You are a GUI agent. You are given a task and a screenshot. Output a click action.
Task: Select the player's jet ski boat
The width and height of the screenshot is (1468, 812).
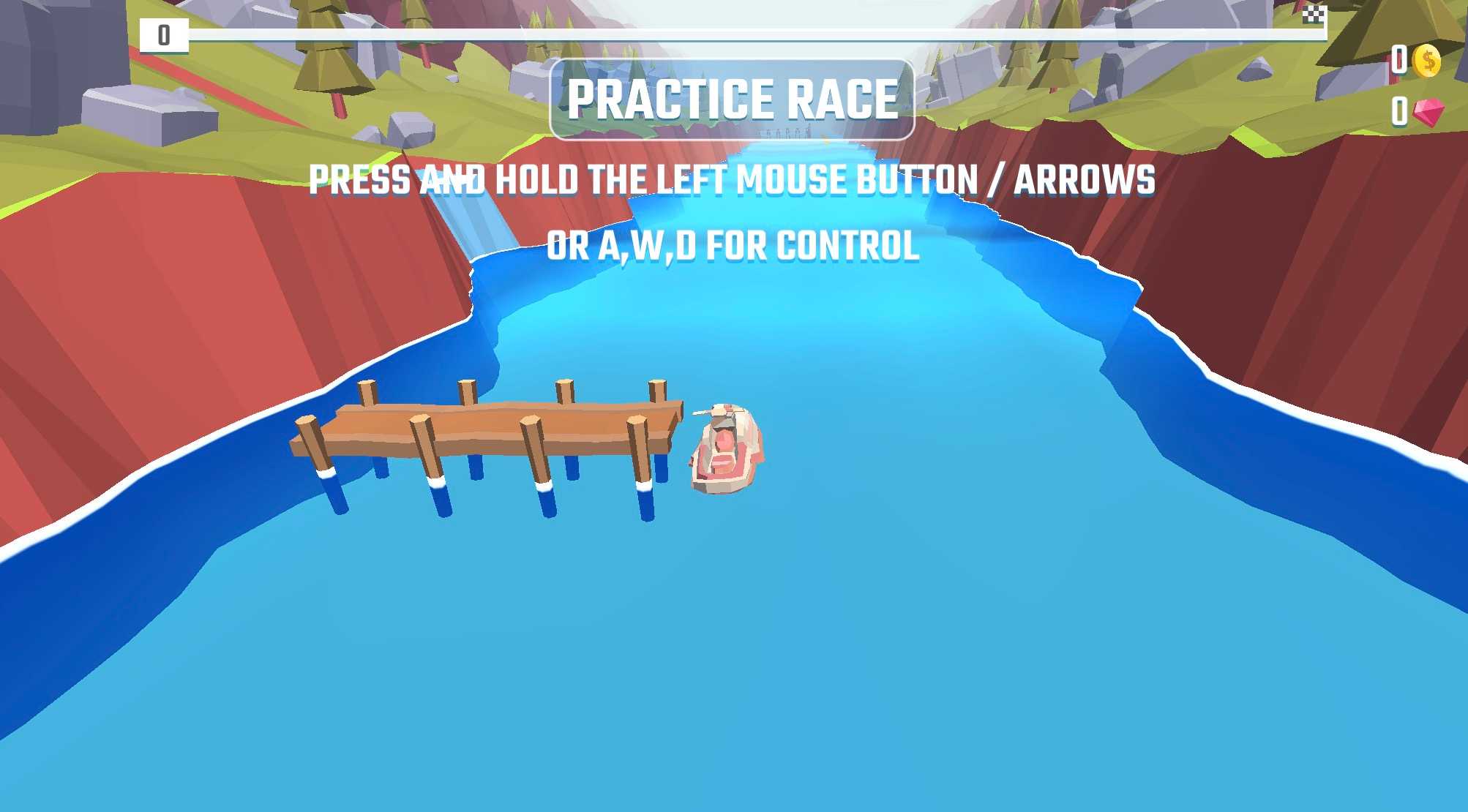tap(727, 450)
